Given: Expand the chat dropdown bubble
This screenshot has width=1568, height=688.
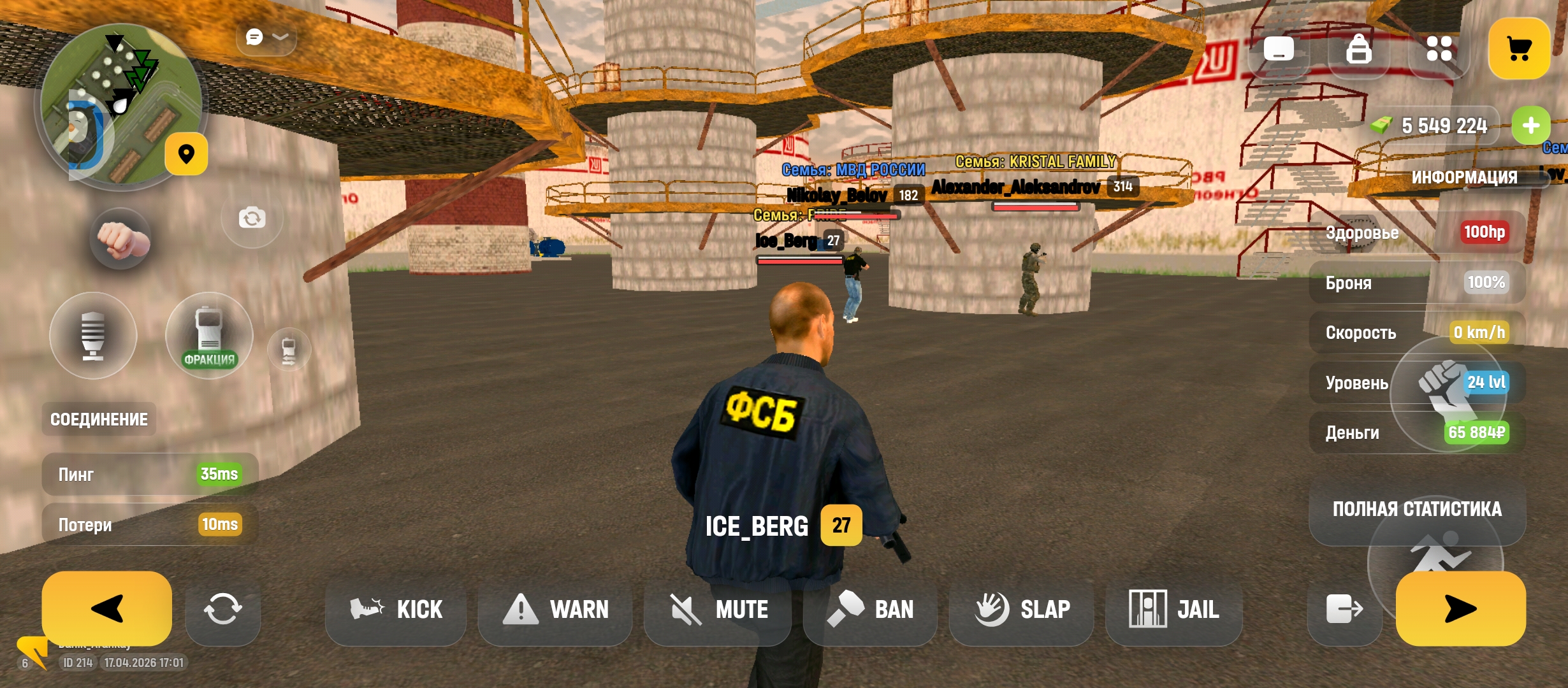Looking at the screenshot, I should (x=266, y=38).
